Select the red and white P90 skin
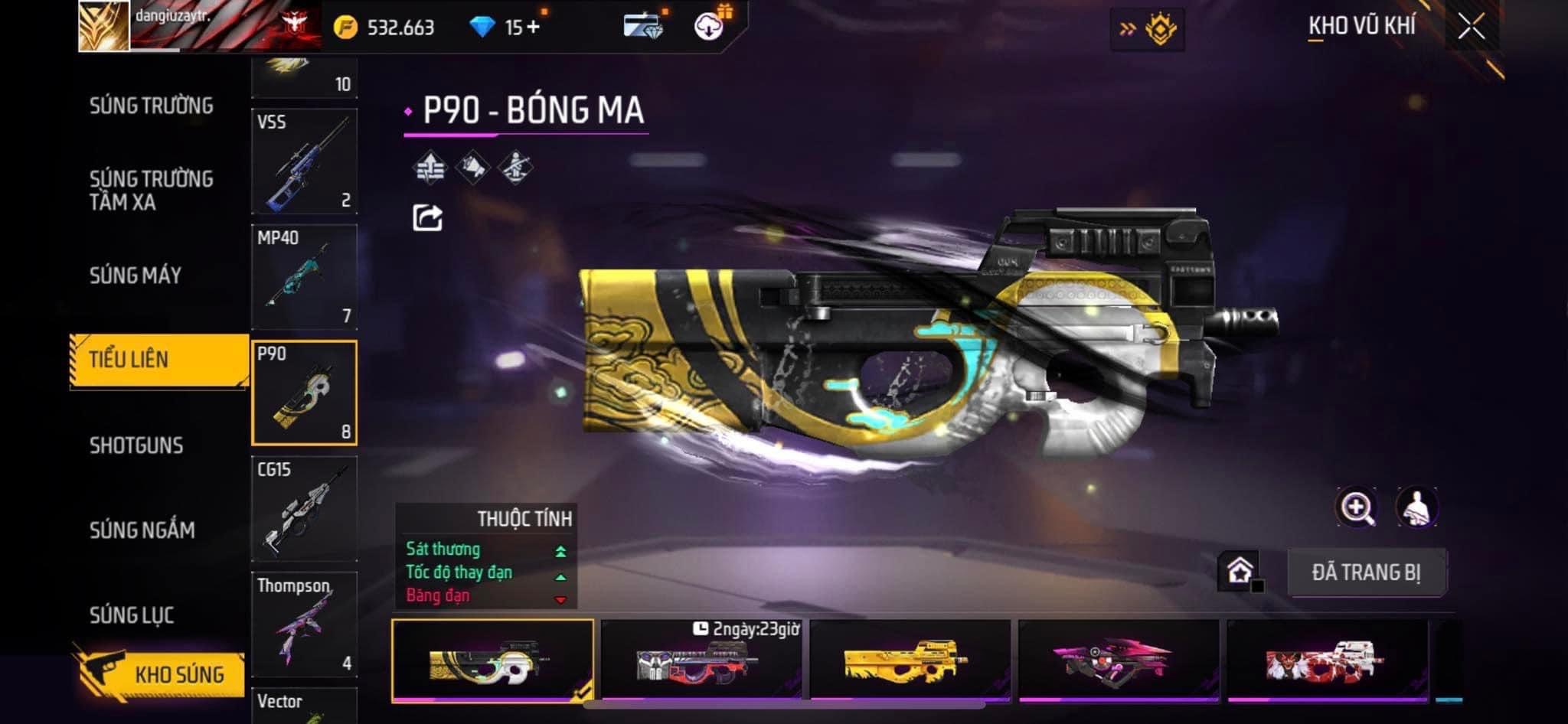This screenshot has height=724, width=1568. click(1326, 660)
